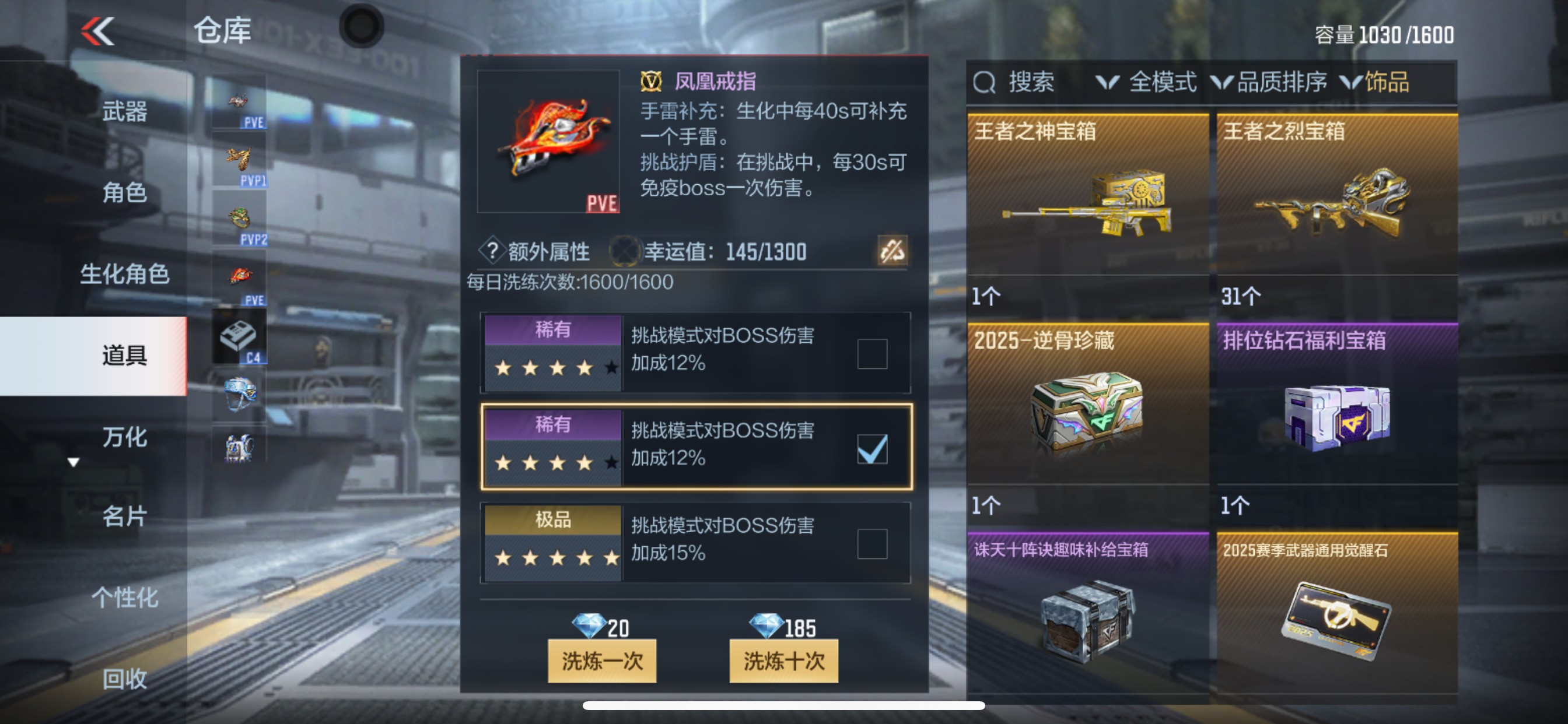The width and height of the screenshot is (1568, 724).
Task: Open the 额外属性 help question mark
Action: pos(492,251)
